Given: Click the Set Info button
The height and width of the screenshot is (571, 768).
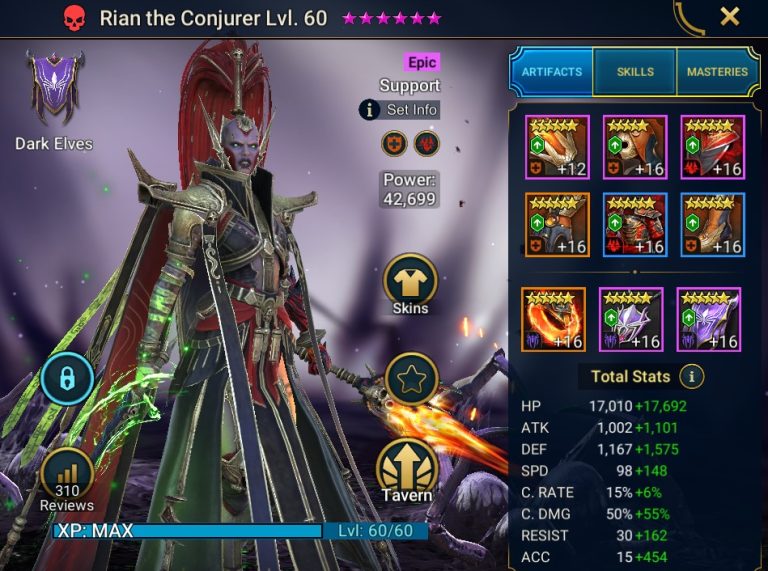Looking at the screenshot, I should 399,110.
